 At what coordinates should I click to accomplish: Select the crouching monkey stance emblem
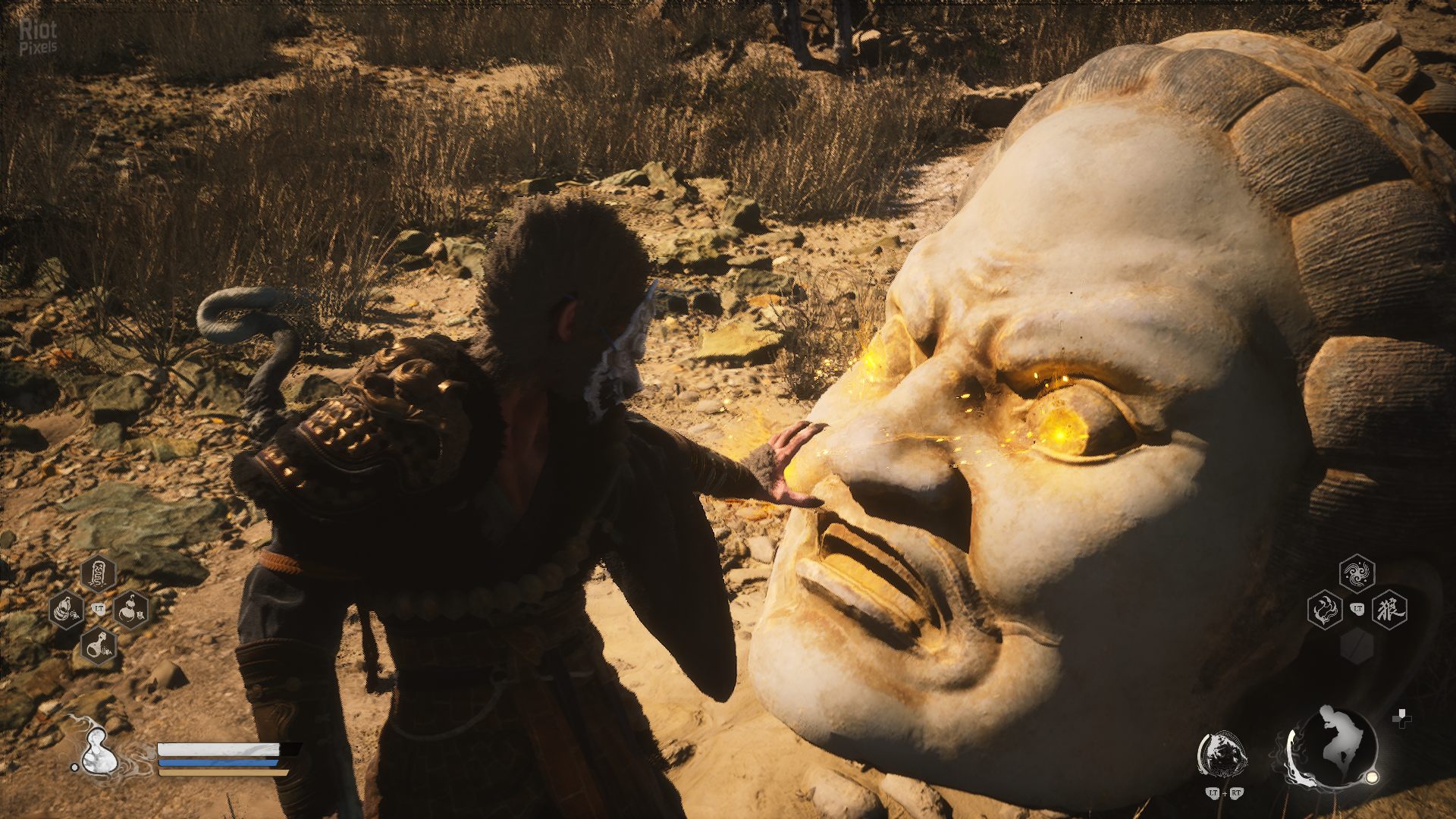[x=1333, y=747]
